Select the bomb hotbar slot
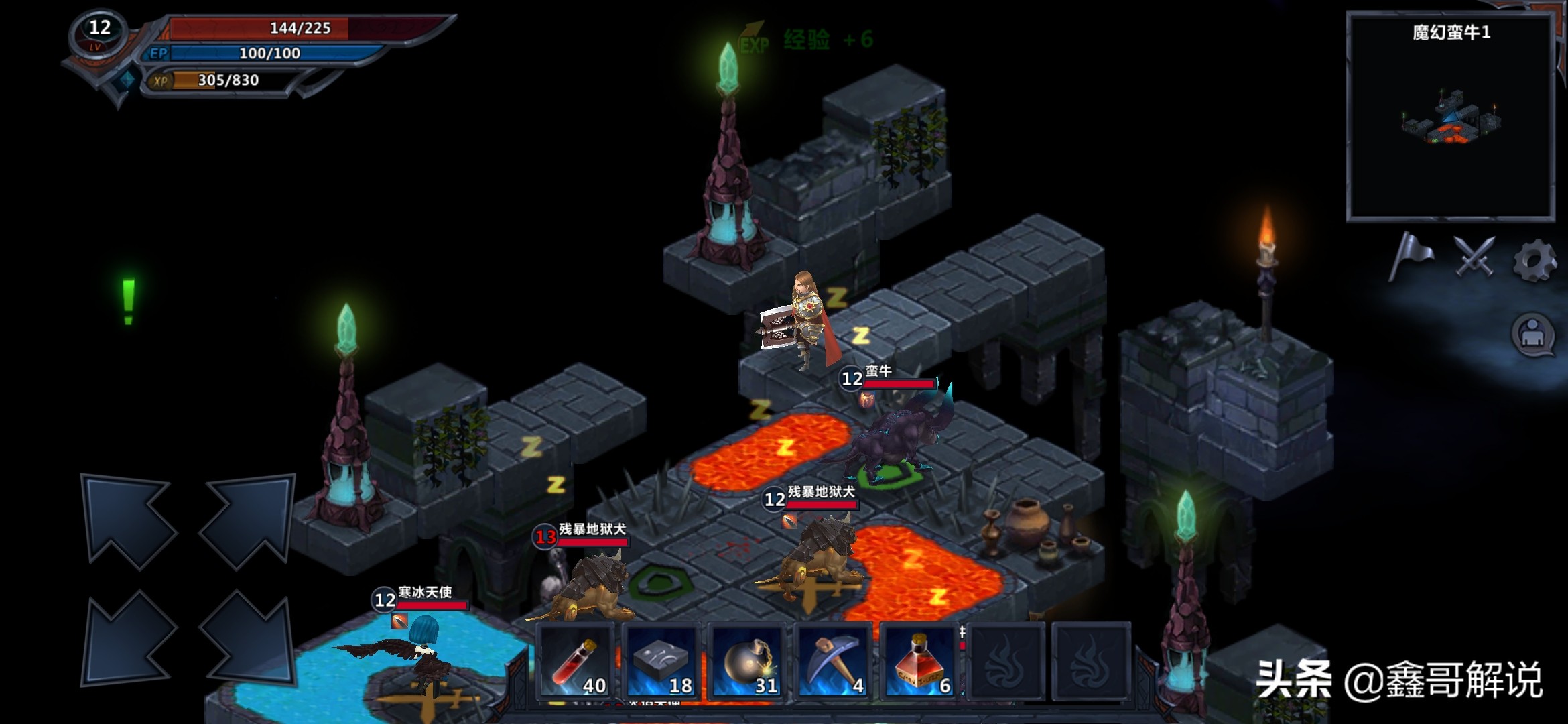Viewport: 1568px width, 724px height. [x=747, y=662]
